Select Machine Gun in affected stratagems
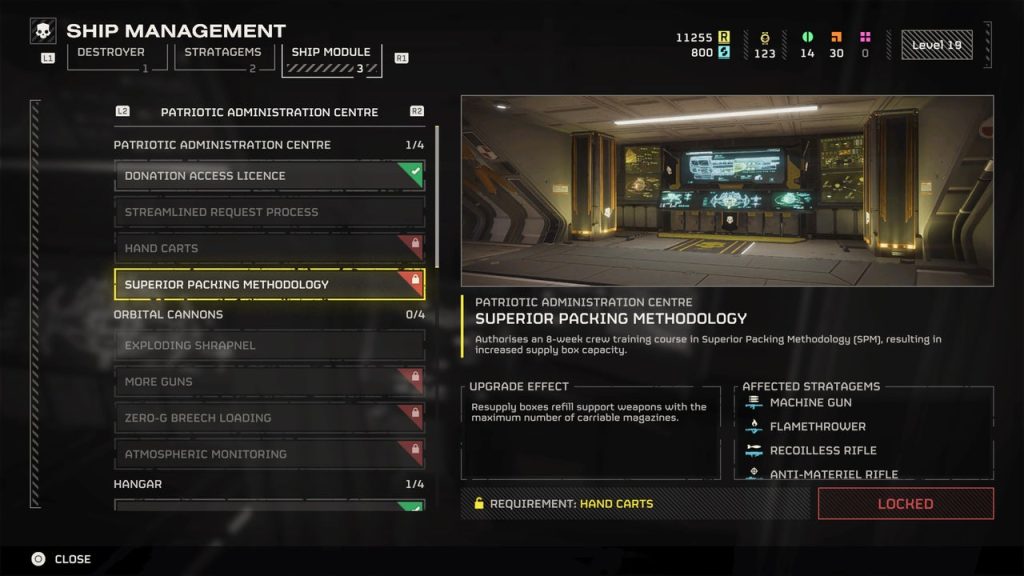The height and width of the screenshot is (576, 1024). [810, 402]
